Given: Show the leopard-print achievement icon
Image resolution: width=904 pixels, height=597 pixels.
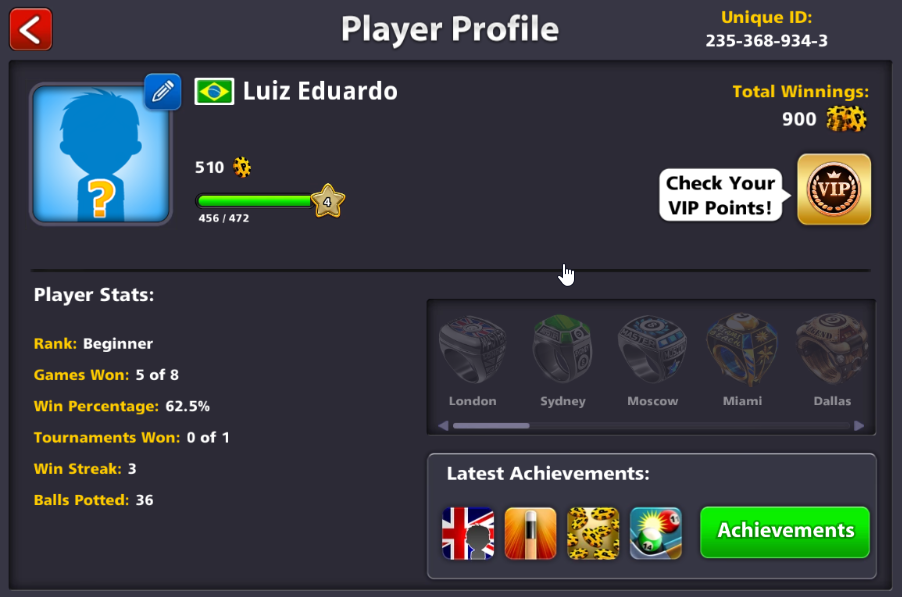Looking at the screenshot, I should tap(593, 532).
